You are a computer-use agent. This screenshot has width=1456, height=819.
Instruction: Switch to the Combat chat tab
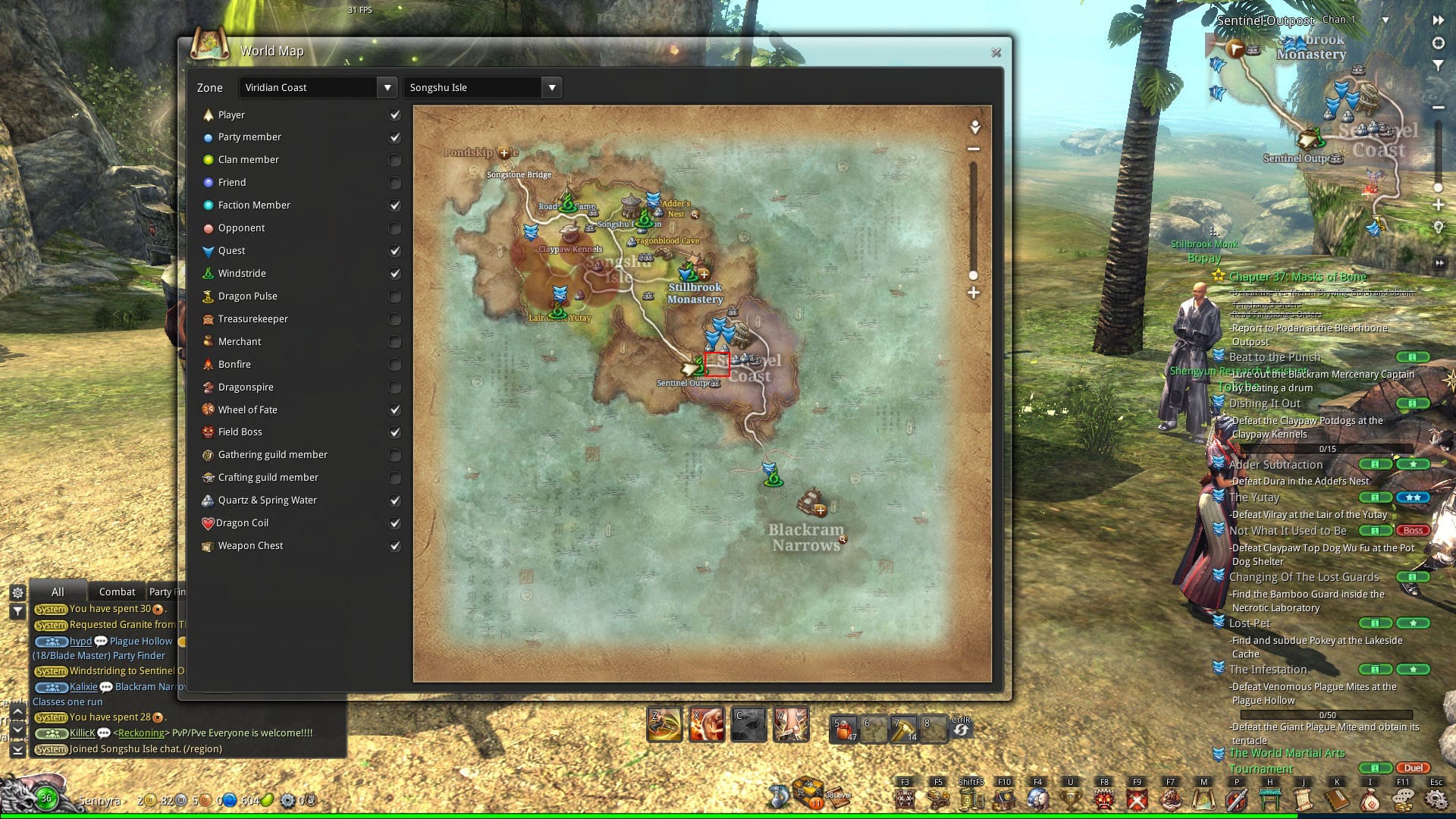(117, 591)
